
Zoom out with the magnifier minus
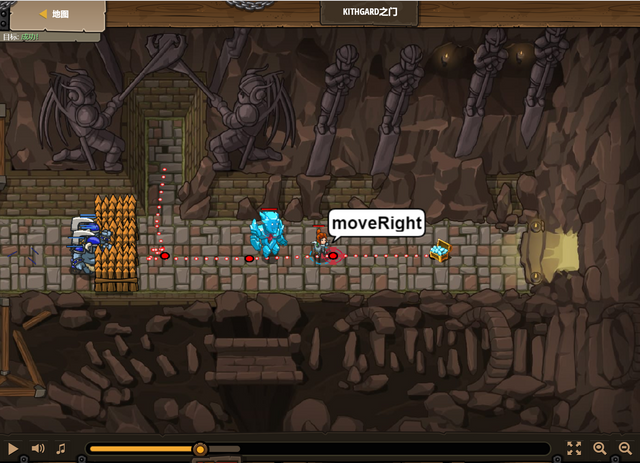tap(625, 449)
